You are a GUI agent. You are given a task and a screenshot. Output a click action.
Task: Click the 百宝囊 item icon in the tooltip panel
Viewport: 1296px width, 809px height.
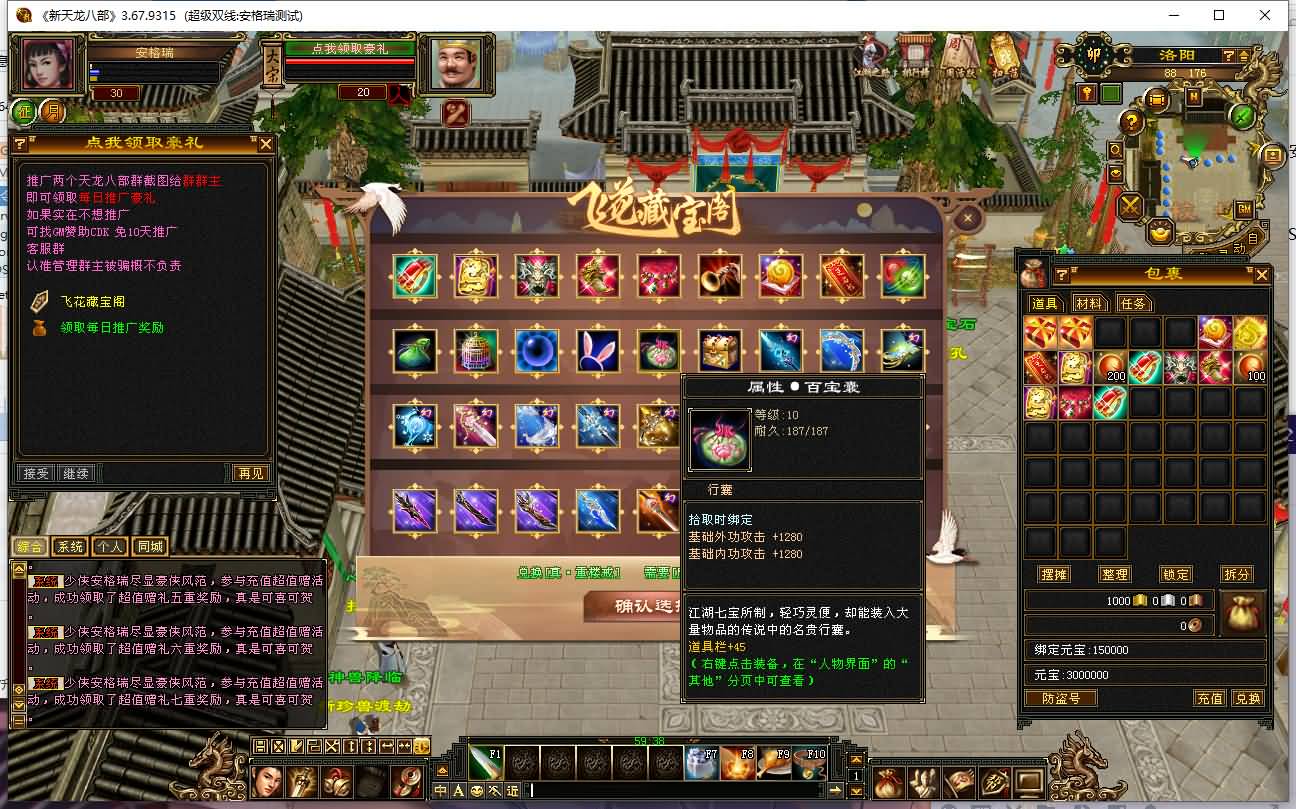point(719,438)
